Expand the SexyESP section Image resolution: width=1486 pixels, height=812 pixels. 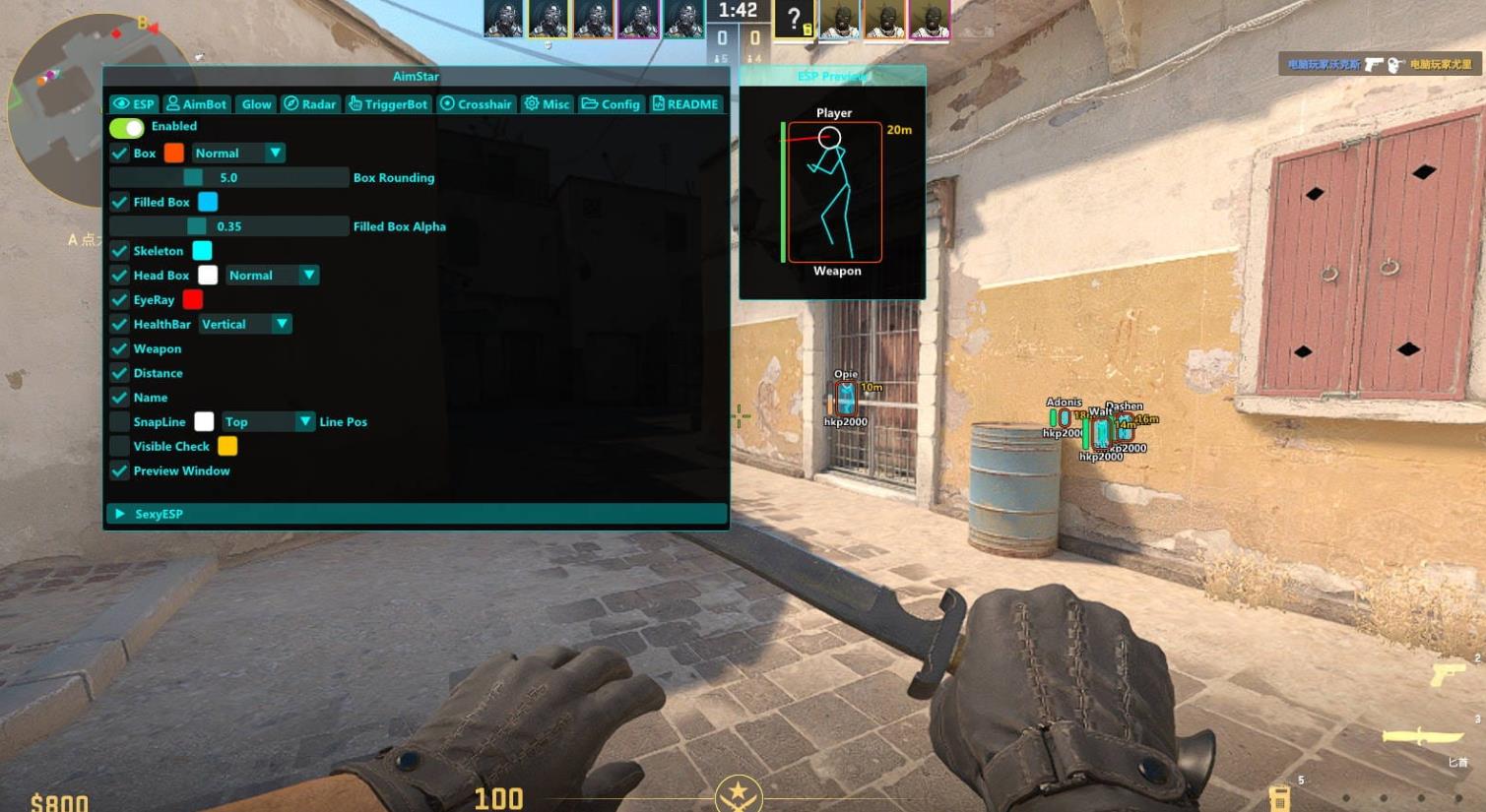(120, 513)
